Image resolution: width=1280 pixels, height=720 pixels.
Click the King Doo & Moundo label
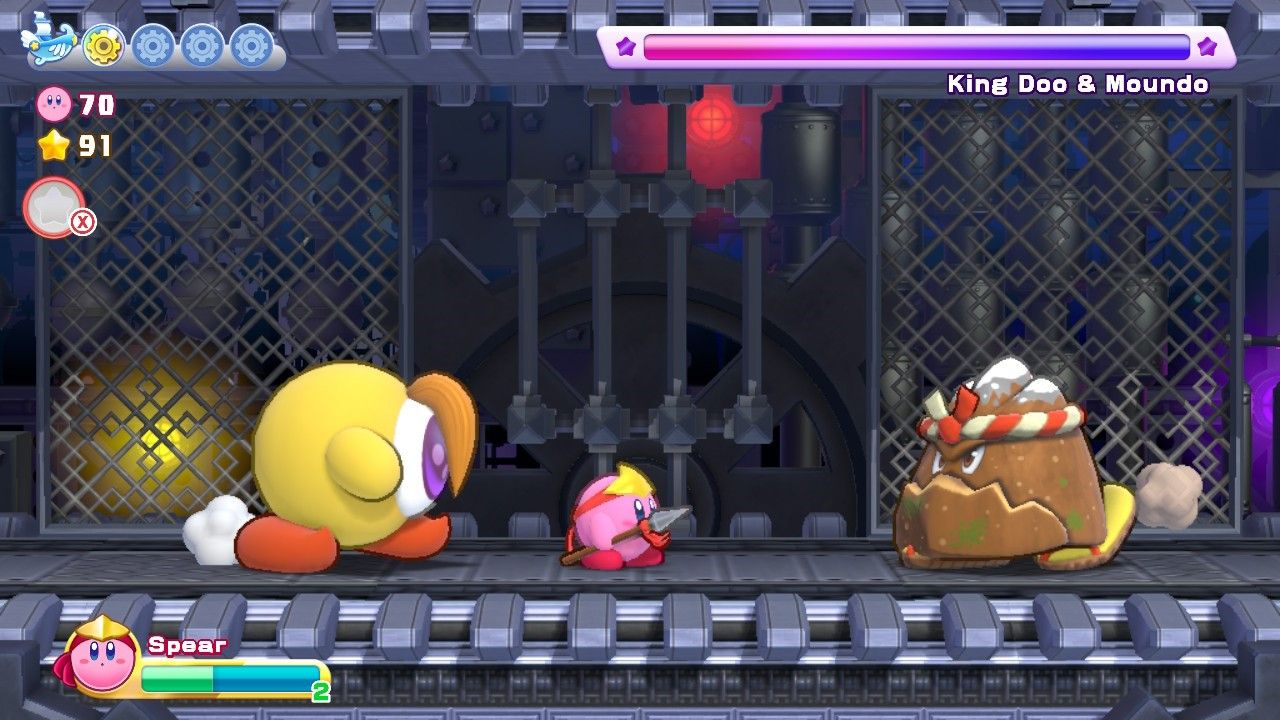pos(1078,84)
